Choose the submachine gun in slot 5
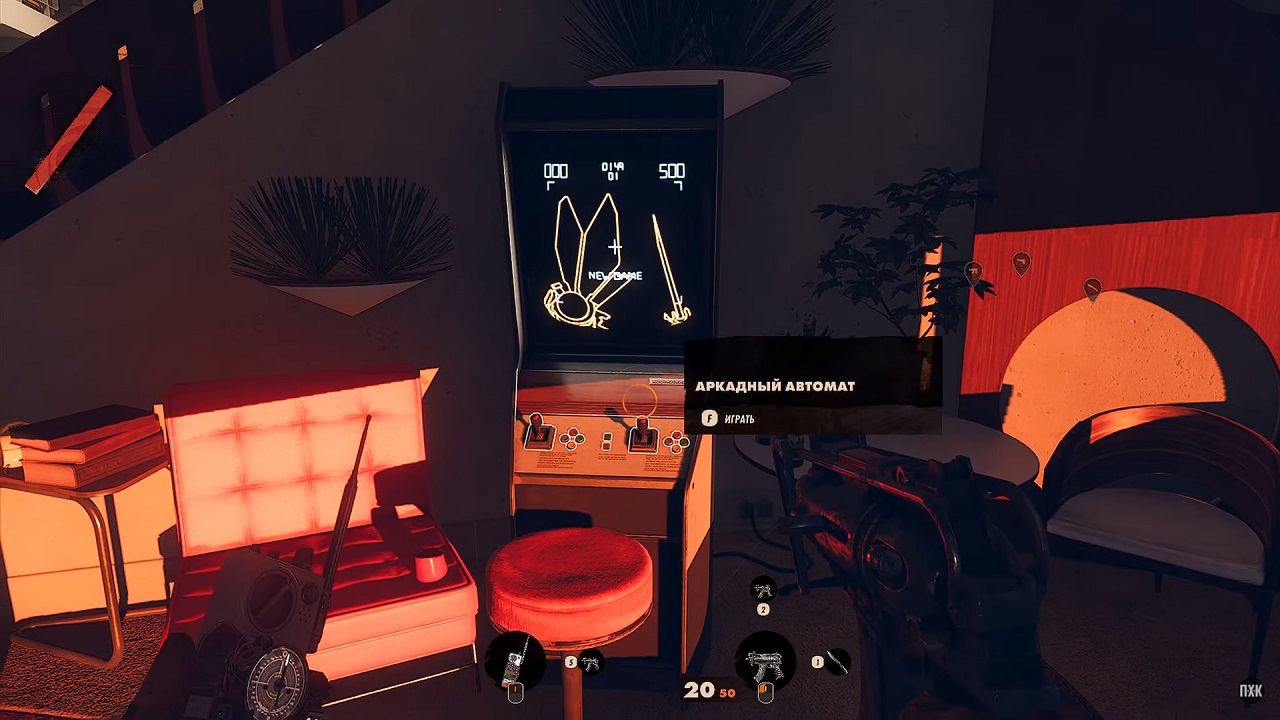Image resolution: width=1280 pixels, height=720 pixels. 591,661
